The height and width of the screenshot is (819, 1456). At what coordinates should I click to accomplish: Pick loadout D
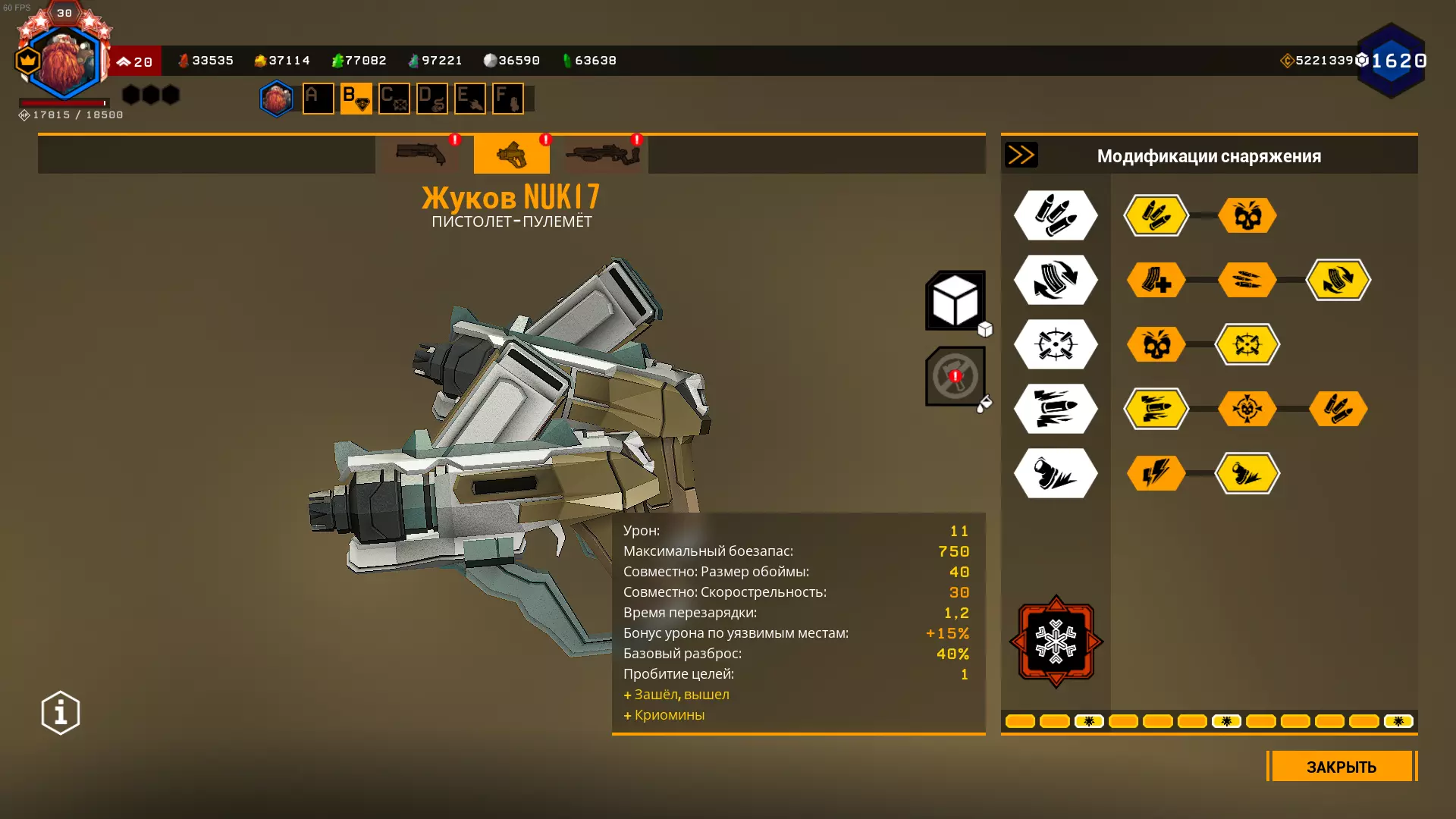pos(431,99)
